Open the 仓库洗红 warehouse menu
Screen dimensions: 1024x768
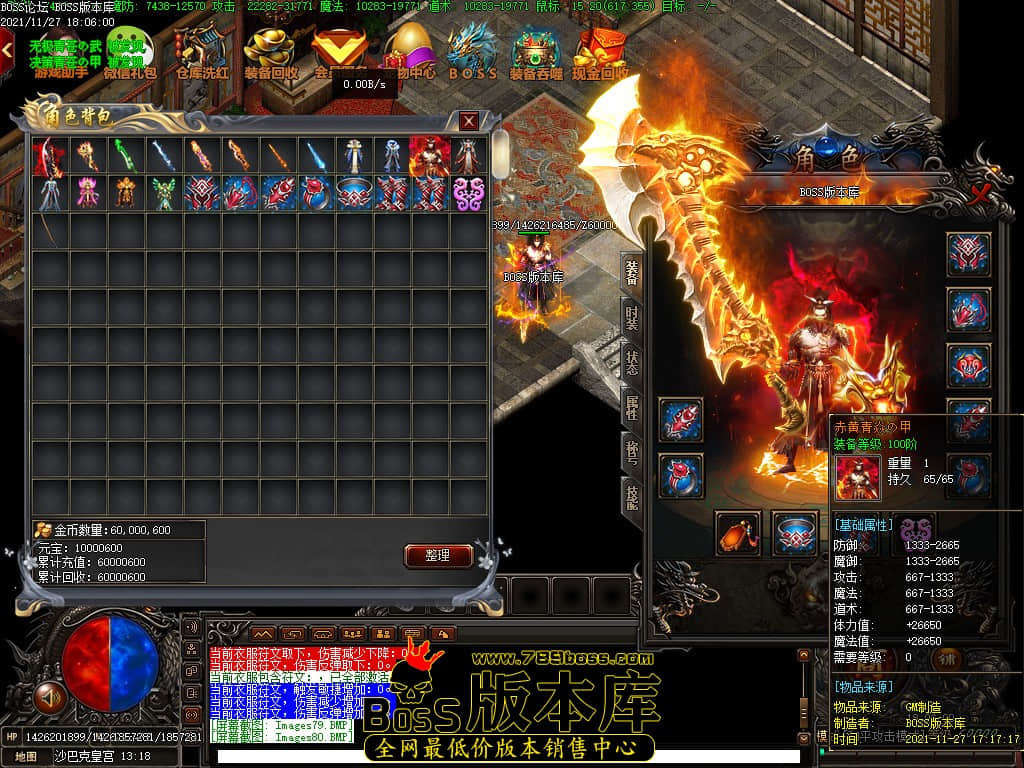pyautogui.click(x=201, y=53)
